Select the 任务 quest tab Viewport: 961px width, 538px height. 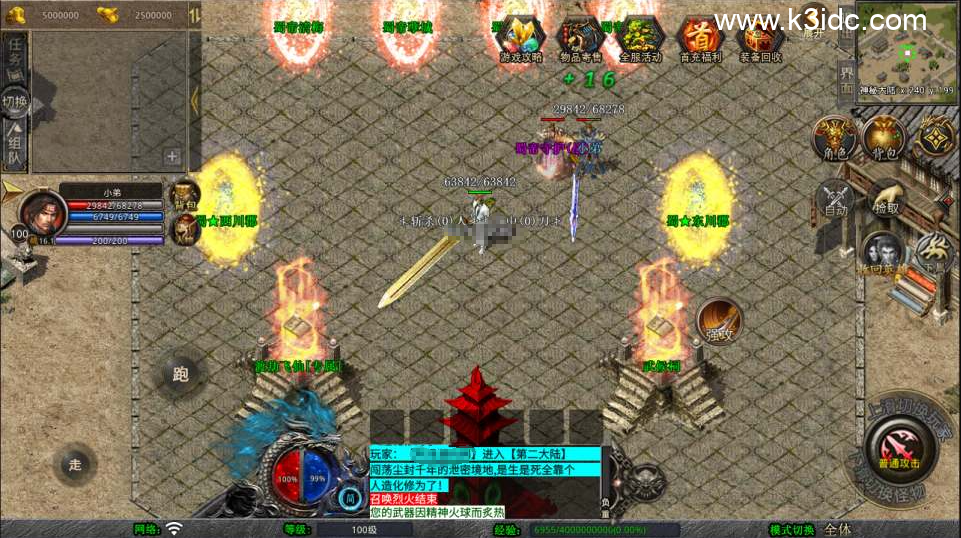tap(15, 55)
